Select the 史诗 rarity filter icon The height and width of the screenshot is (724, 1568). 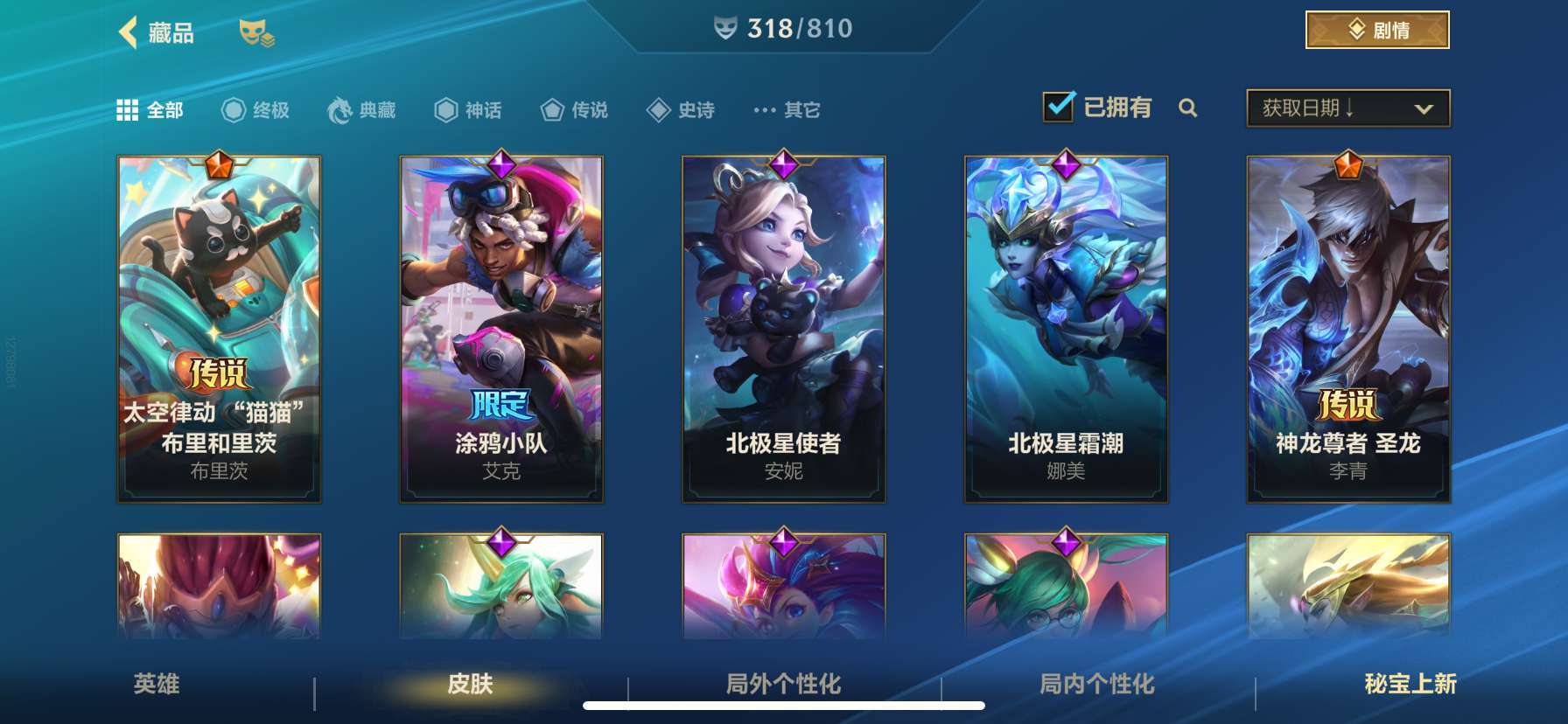(657, 110)
